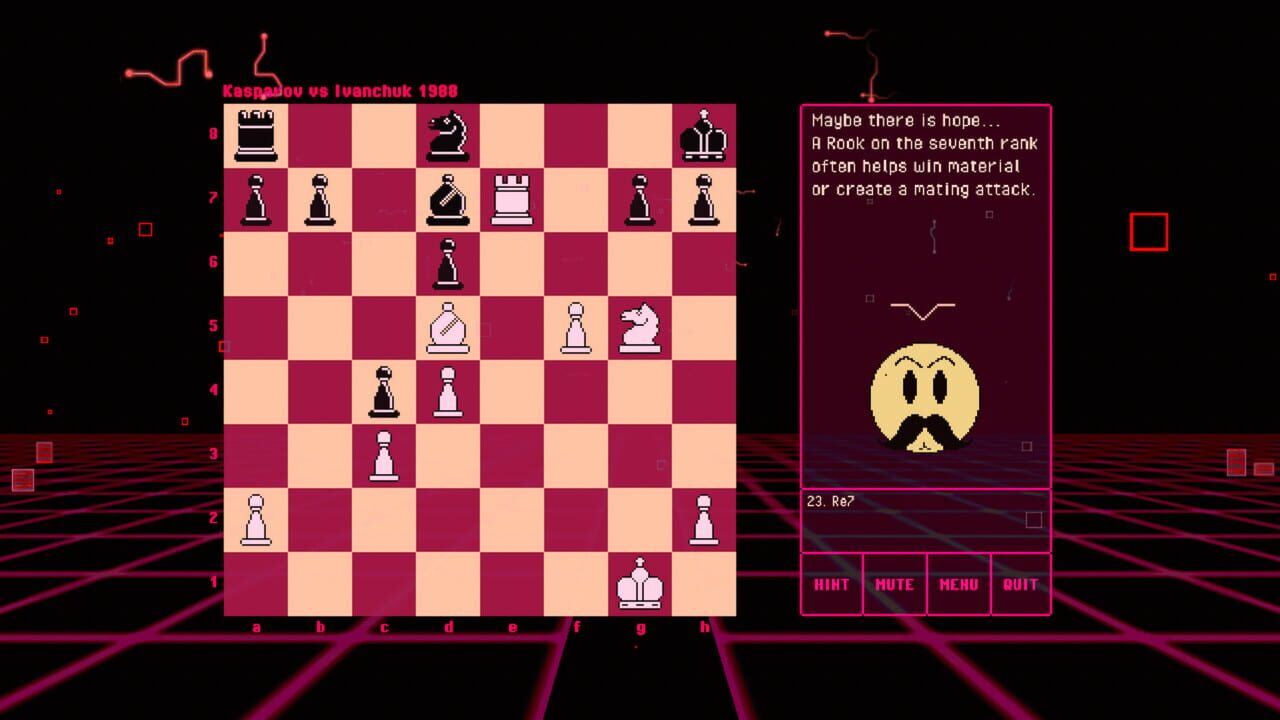Click the HINT button
This screenshot has width=1280, height=720.
click(829, 585)
